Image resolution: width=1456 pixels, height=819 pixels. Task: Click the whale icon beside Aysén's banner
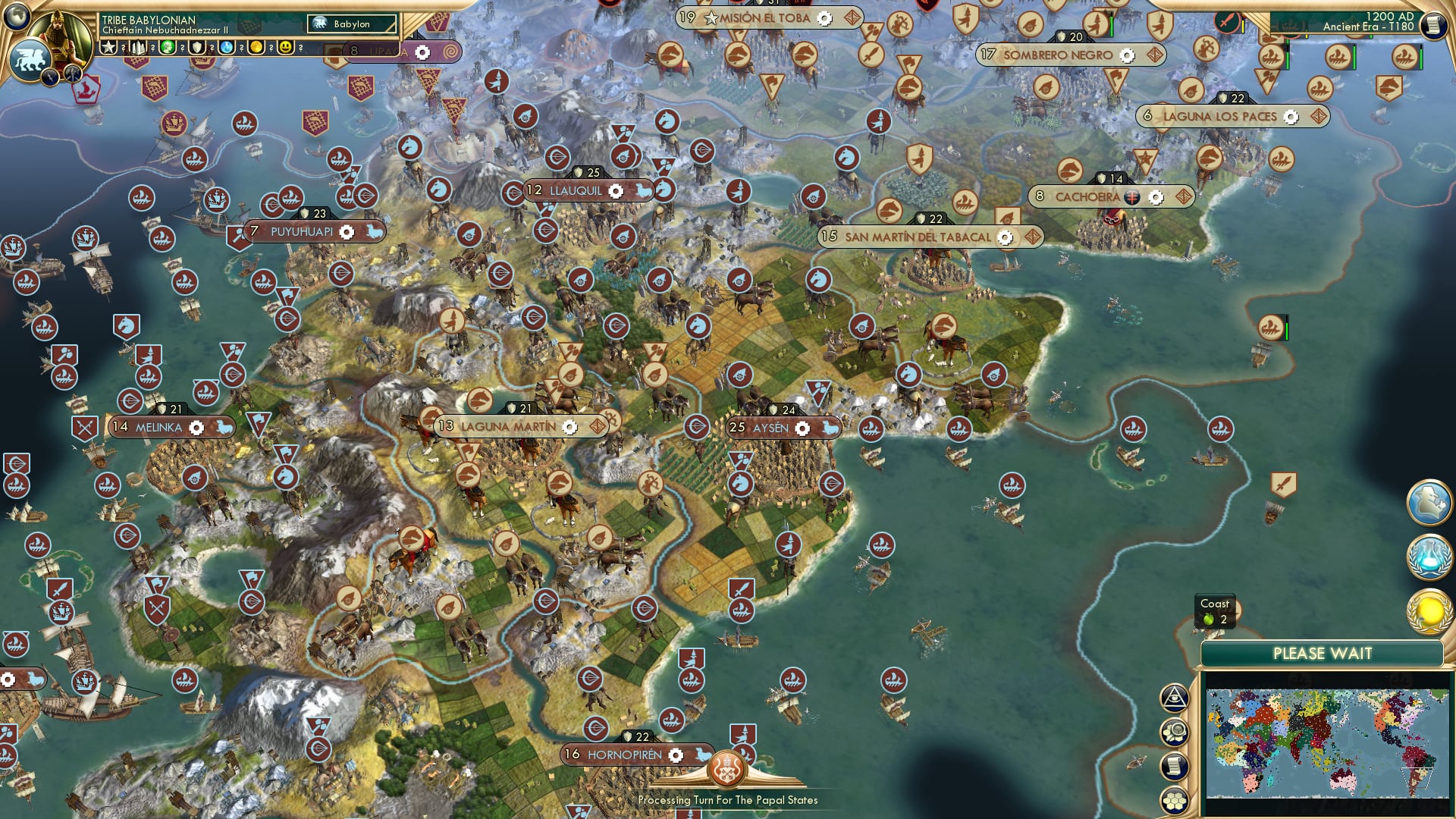point(830,428)
